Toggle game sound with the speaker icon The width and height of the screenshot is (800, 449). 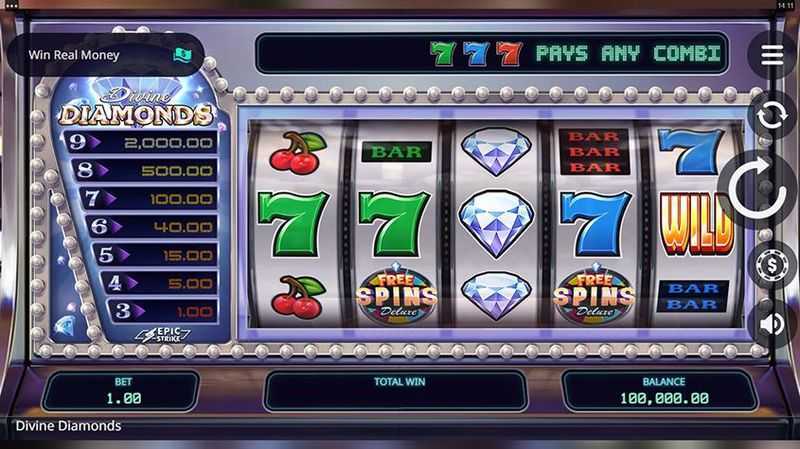click(772, 324)
